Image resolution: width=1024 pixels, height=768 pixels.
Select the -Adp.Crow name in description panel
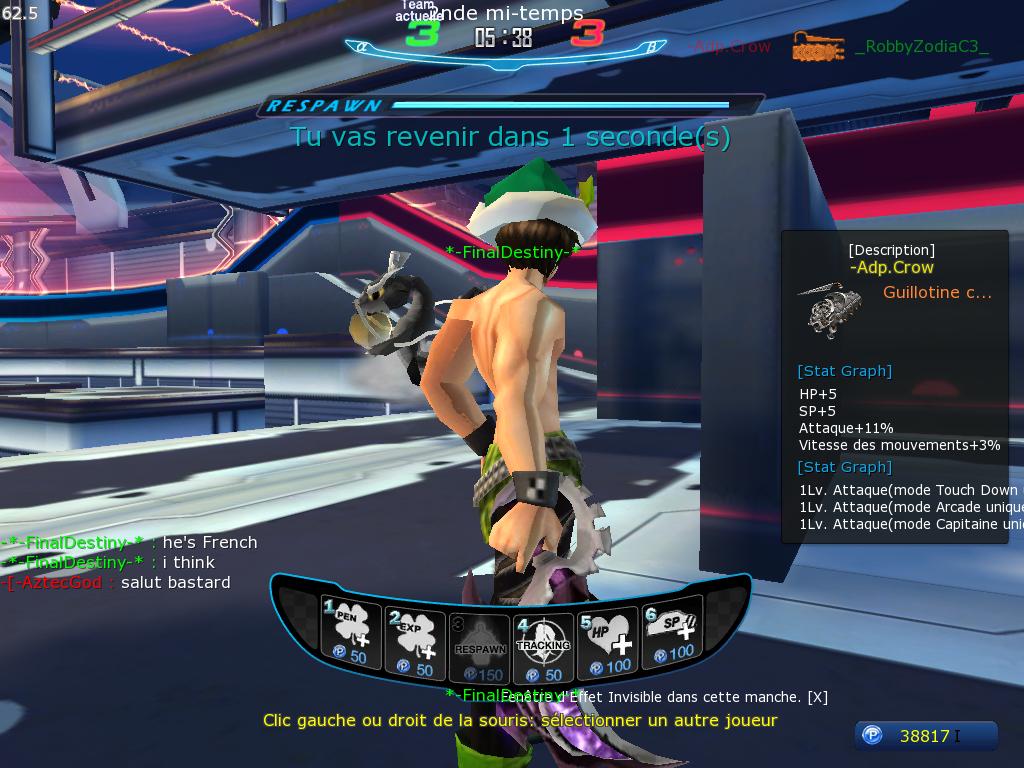click(891, 267)
